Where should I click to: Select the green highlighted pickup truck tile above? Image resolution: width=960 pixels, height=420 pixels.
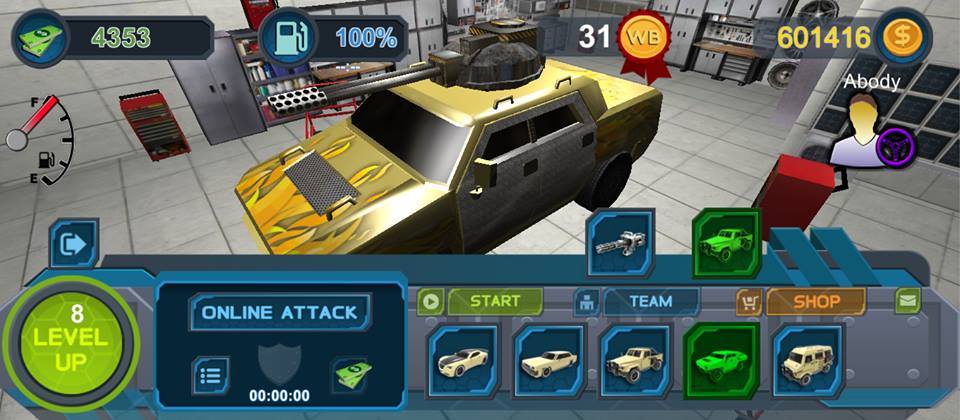point(726,243)
